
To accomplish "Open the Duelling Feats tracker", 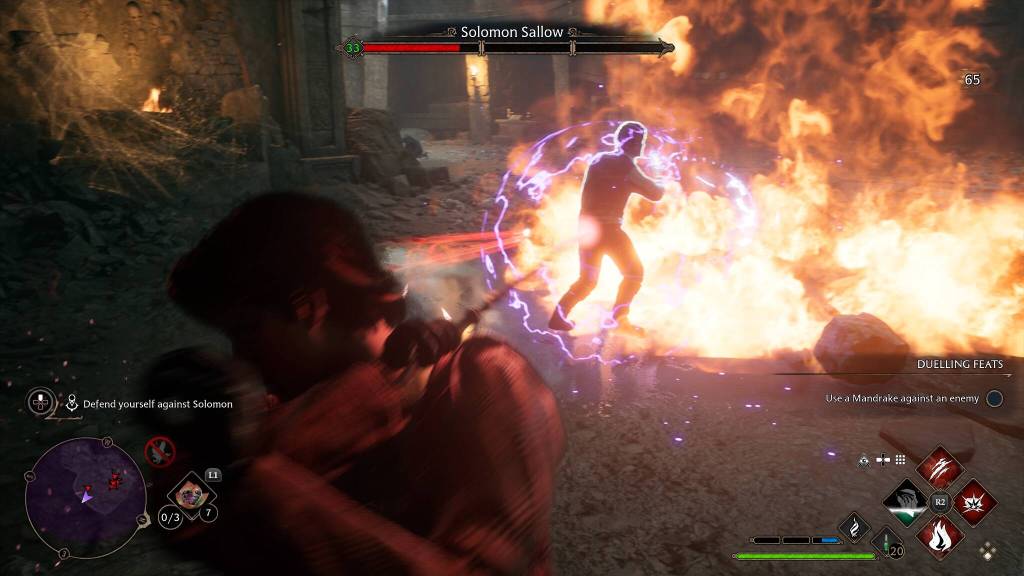I will tap(959, 364).
